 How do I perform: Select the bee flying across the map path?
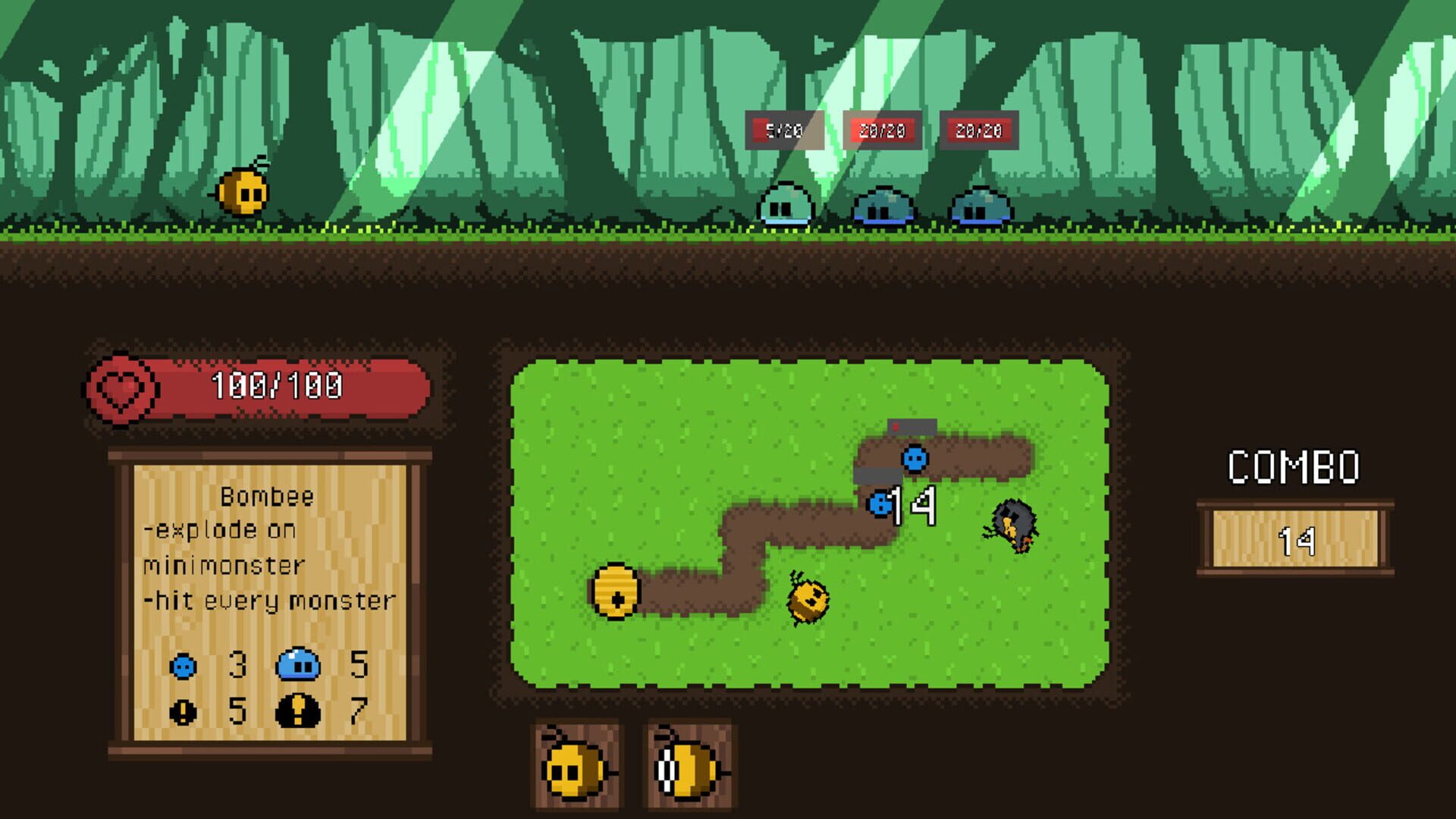[808, 598]
